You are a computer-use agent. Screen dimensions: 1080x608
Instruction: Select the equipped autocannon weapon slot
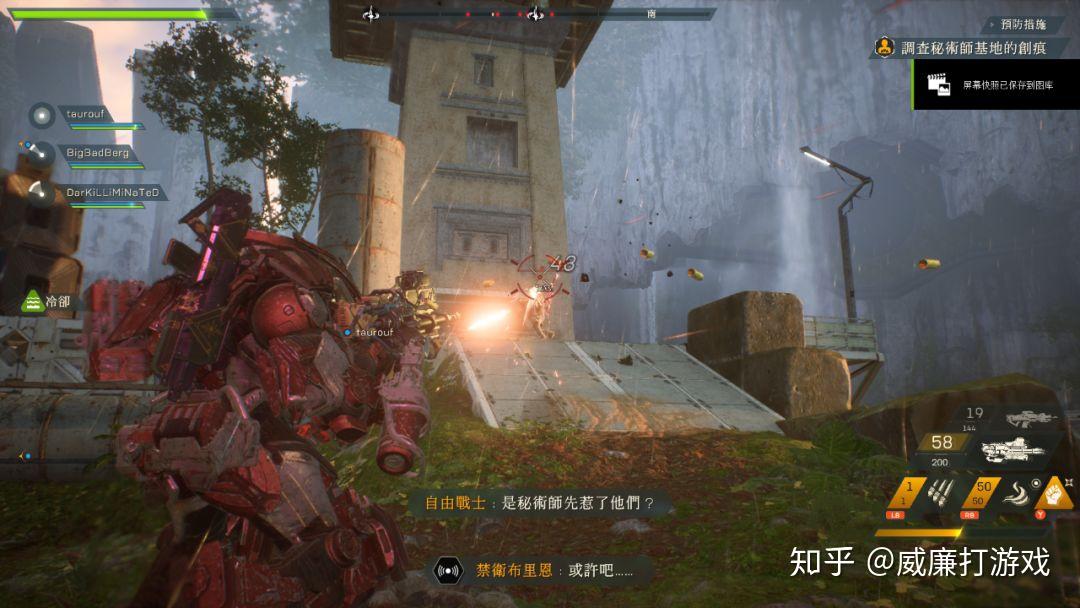click(x=1014, y=451)
